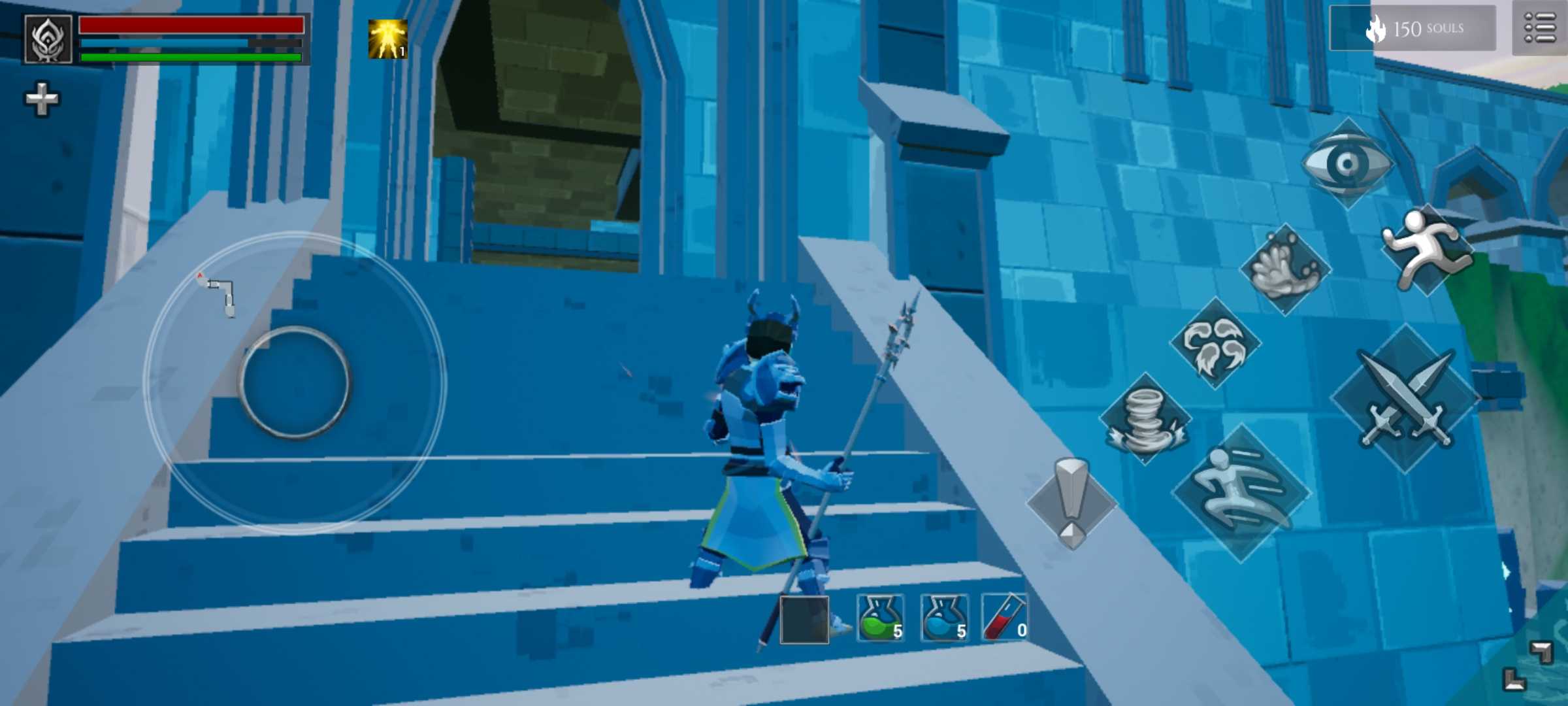1568x706 pixels.
Task: Click the plus cross button
Action: tap(42, 99)
